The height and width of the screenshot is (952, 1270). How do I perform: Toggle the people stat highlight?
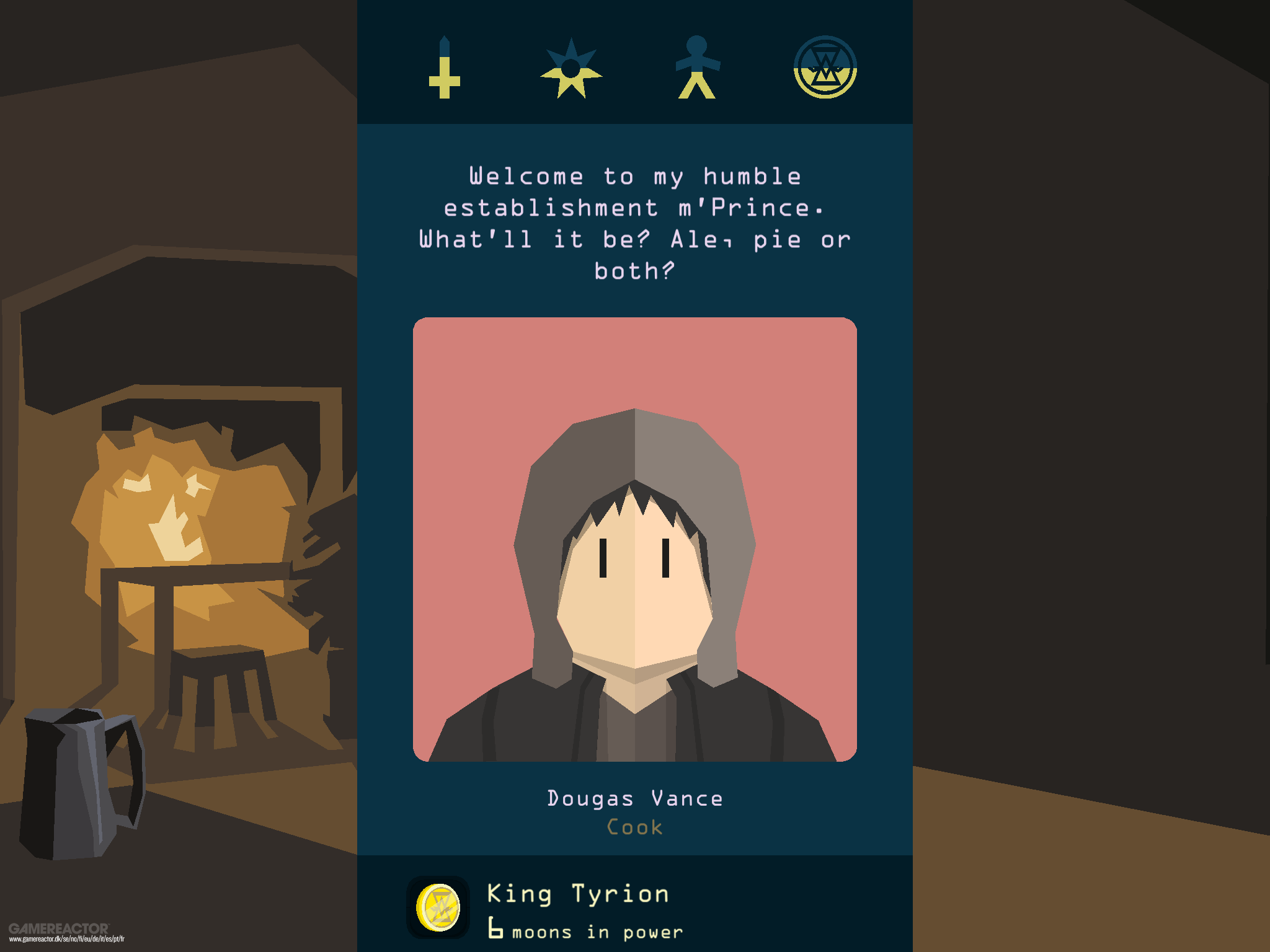698,68
